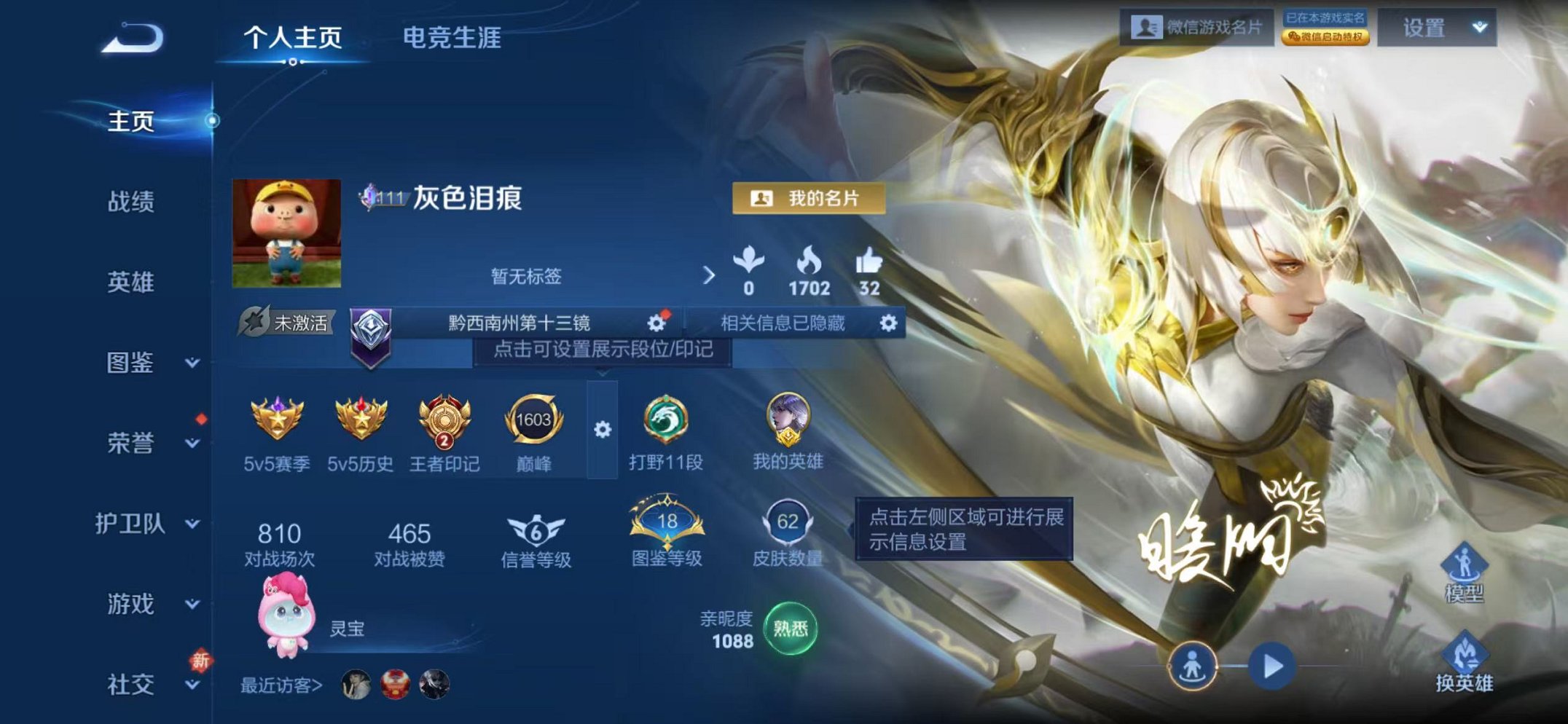Select 社交 in the left menu
1568x724 pixels.
point(133,685)
